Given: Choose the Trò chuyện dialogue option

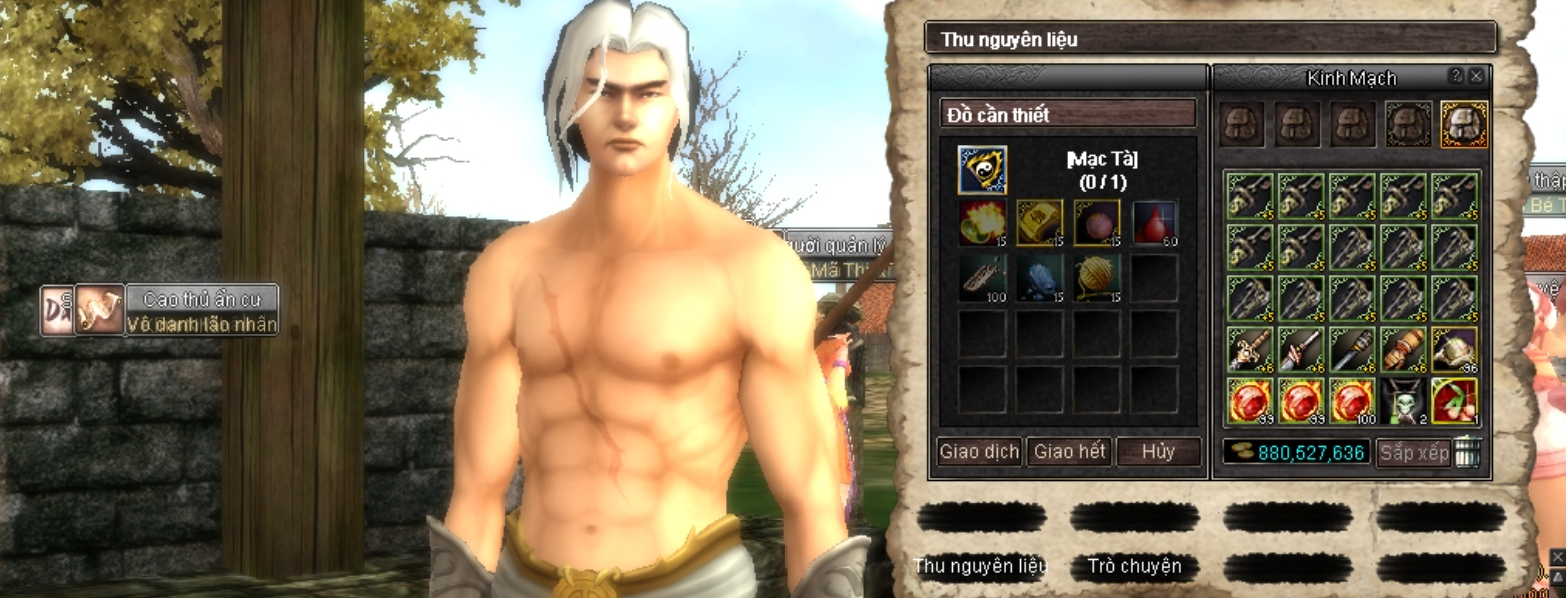Looking at the screenshot, I should pyautogui.click(x=1134, y=567).
